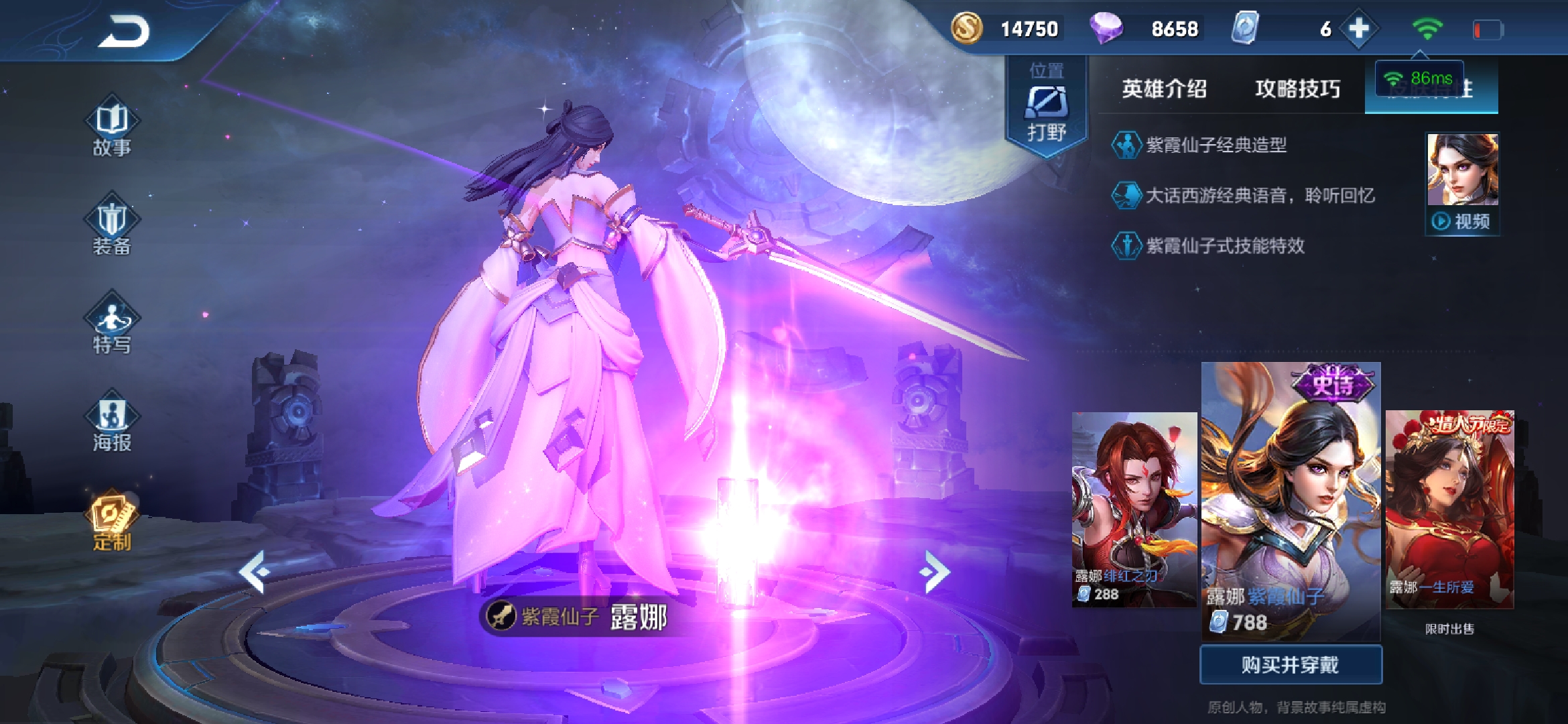The height and width of the screenshot is (724, 1568).
Task: Go back with the return arrow
Action: coord(125,32)
